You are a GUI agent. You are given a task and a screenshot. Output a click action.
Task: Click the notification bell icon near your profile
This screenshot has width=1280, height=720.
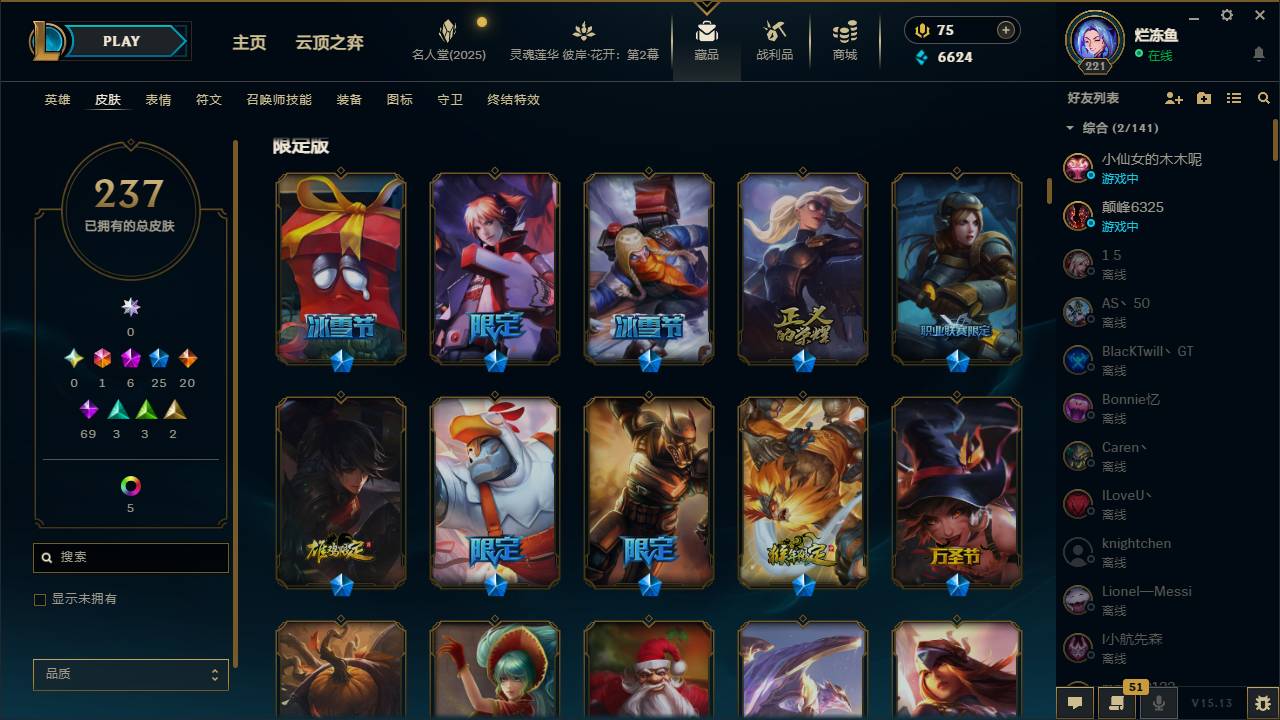[x=1258, y=52]
